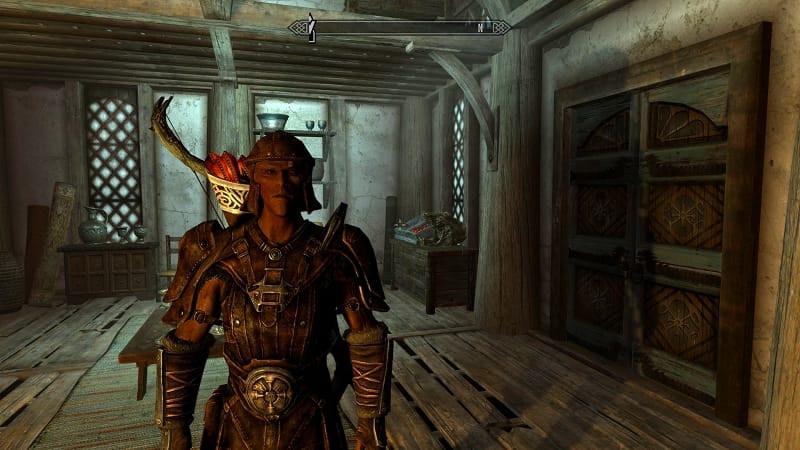Click the white marker icon on the compass
800x450 pixels.
311,28
